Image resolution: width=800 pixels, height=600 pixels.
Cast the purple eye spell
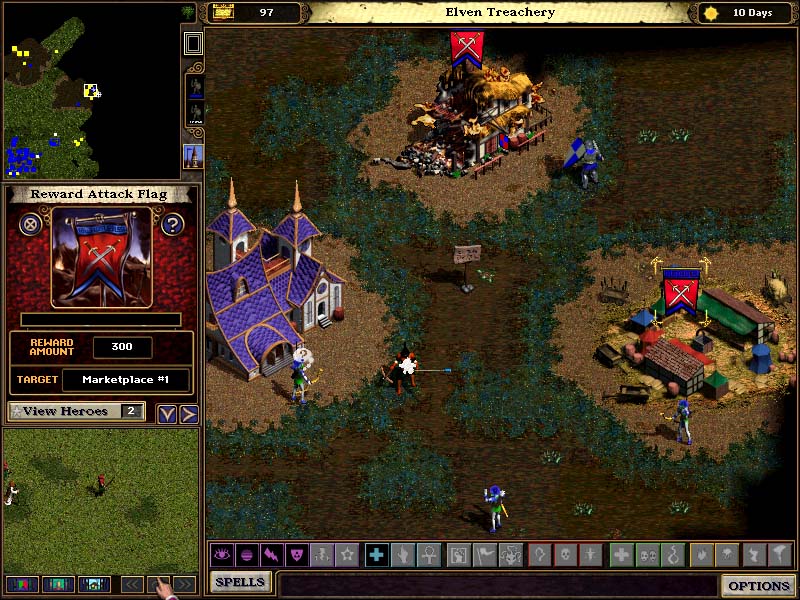click(220, 554)
